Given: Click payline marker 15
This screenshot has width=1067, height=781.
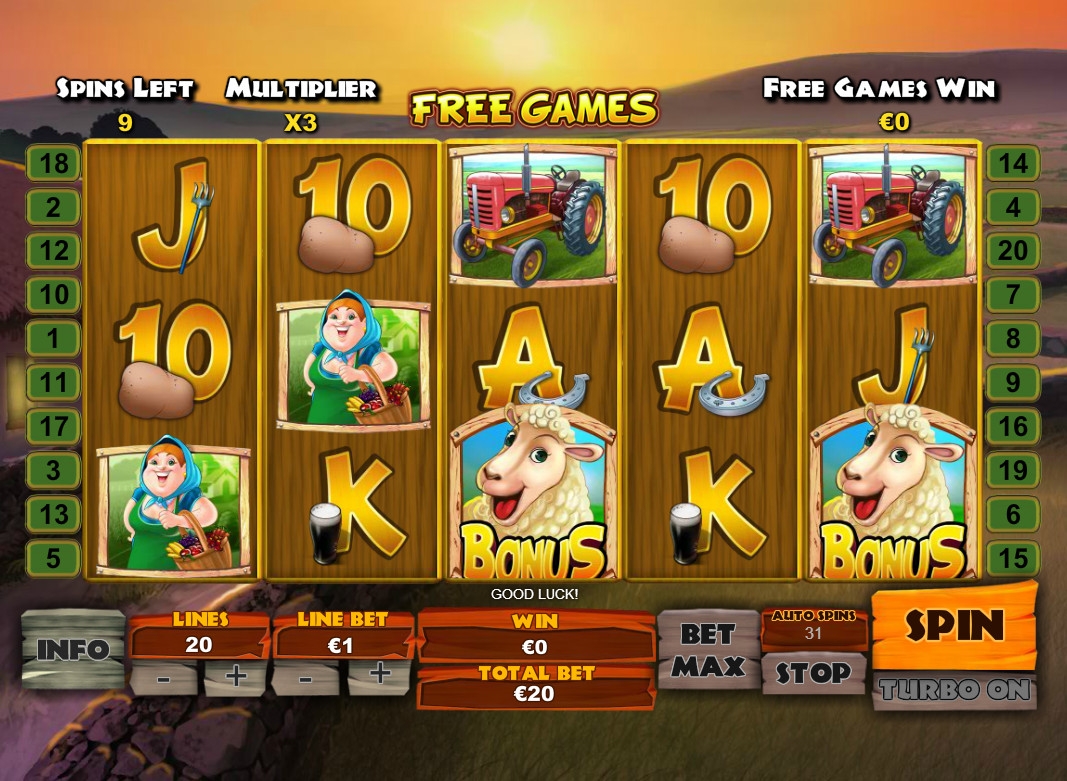Looking at the screenshot, I should point(1013,558).
